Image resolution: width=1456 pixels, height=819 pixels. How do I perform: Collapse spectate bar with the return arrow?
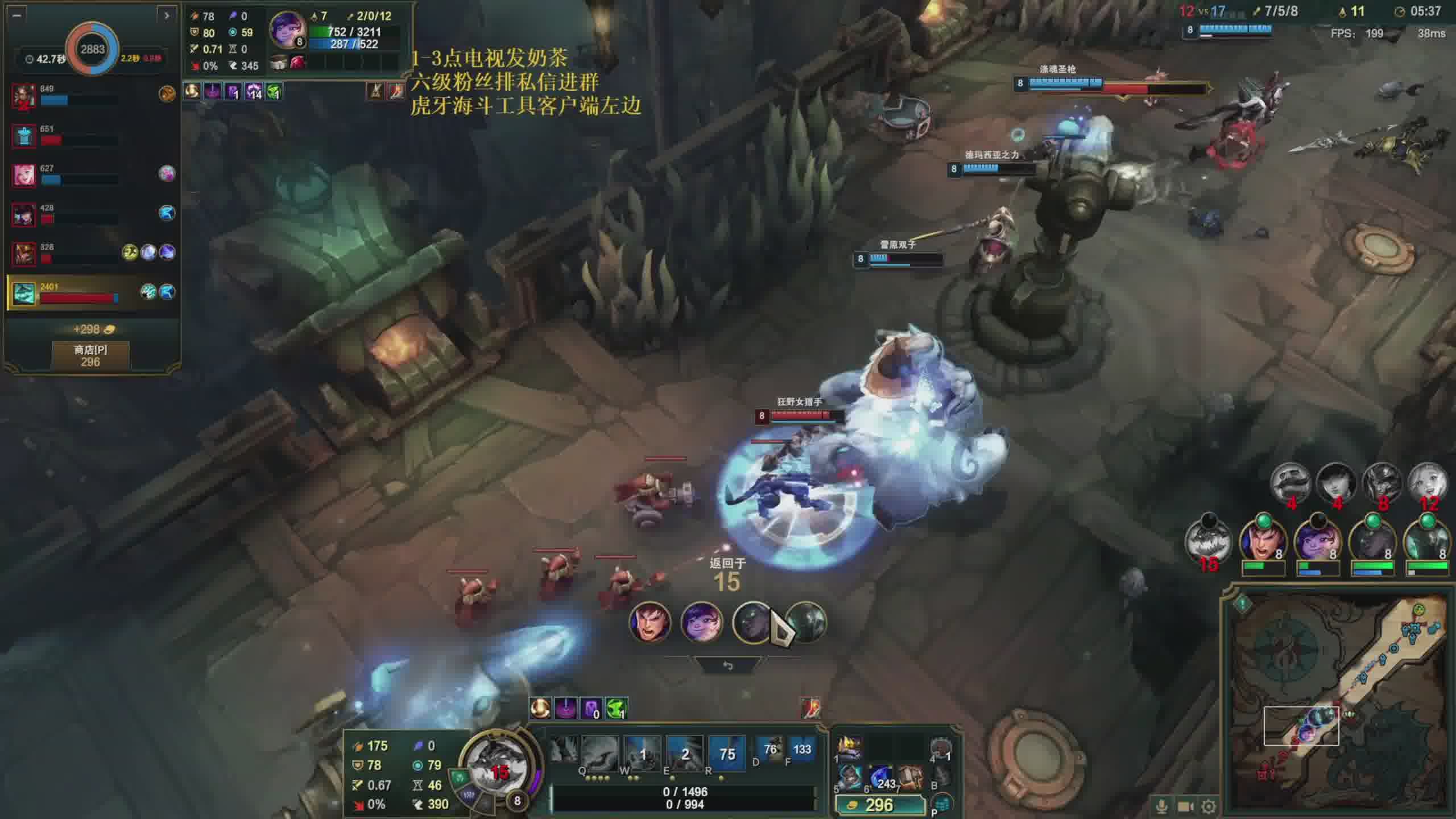(x=727, y=665)
